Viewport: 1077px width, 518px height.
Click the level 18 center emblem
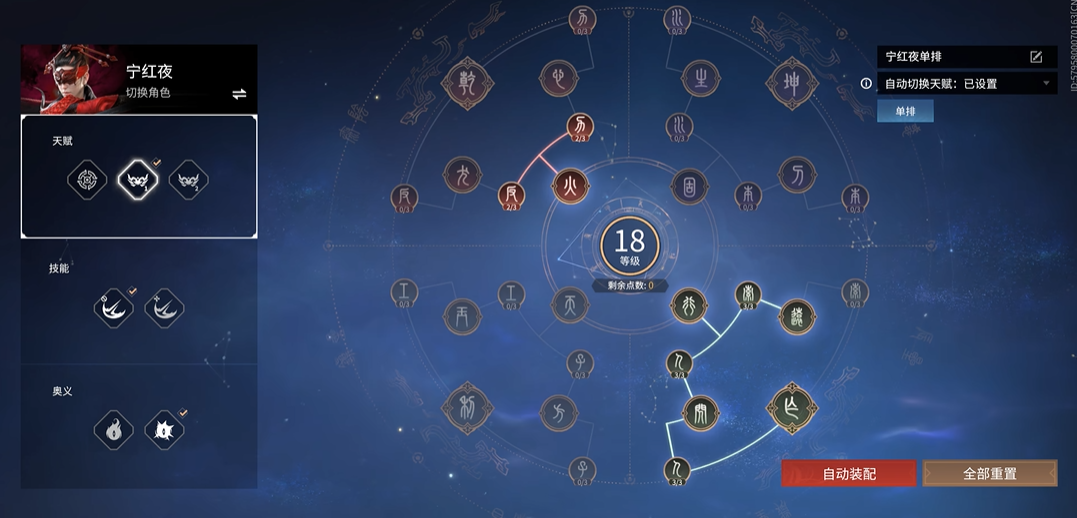(629, 246)
